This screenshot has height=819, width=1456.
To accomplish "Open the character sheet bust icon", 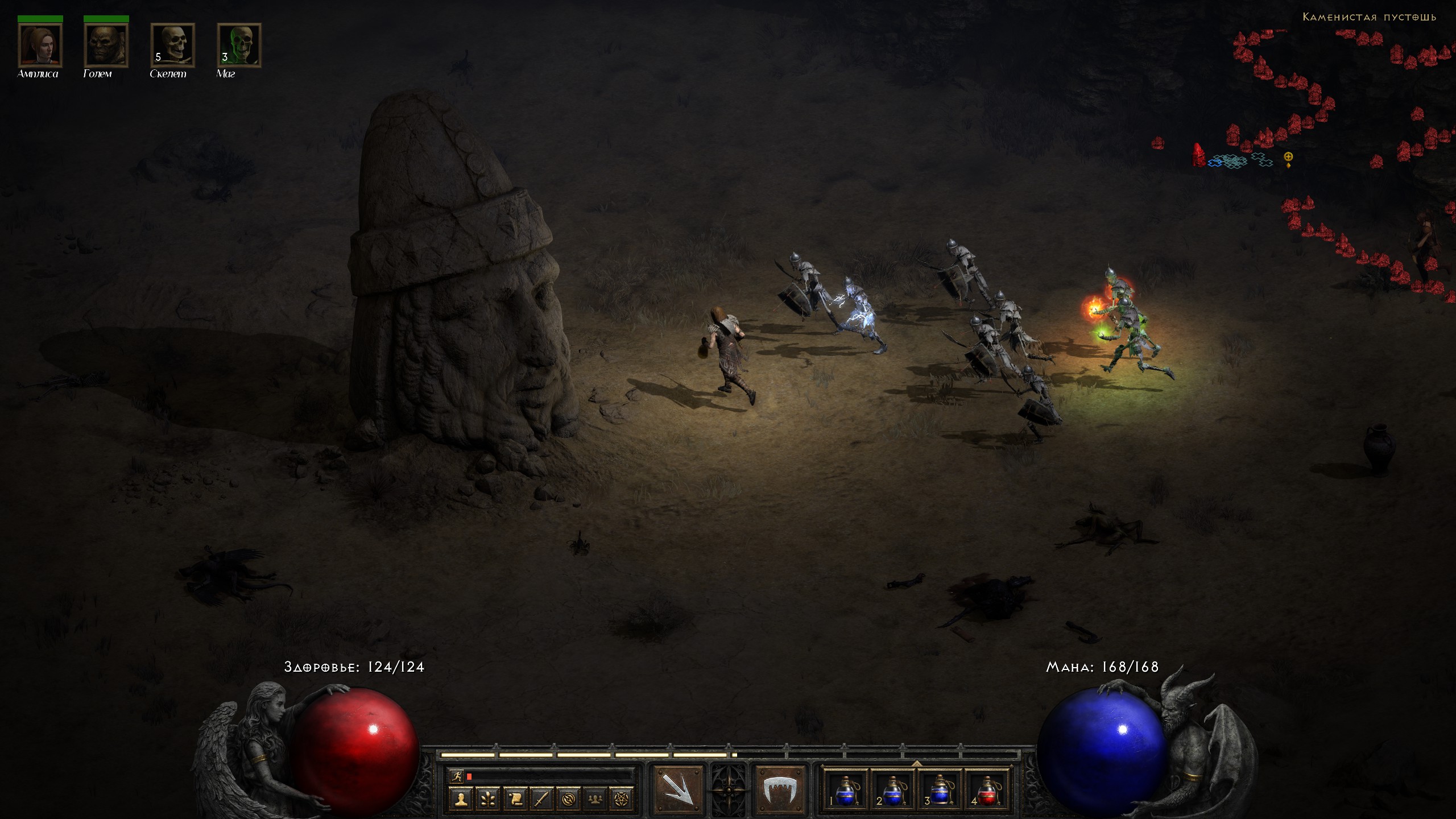I will [461, 799].
